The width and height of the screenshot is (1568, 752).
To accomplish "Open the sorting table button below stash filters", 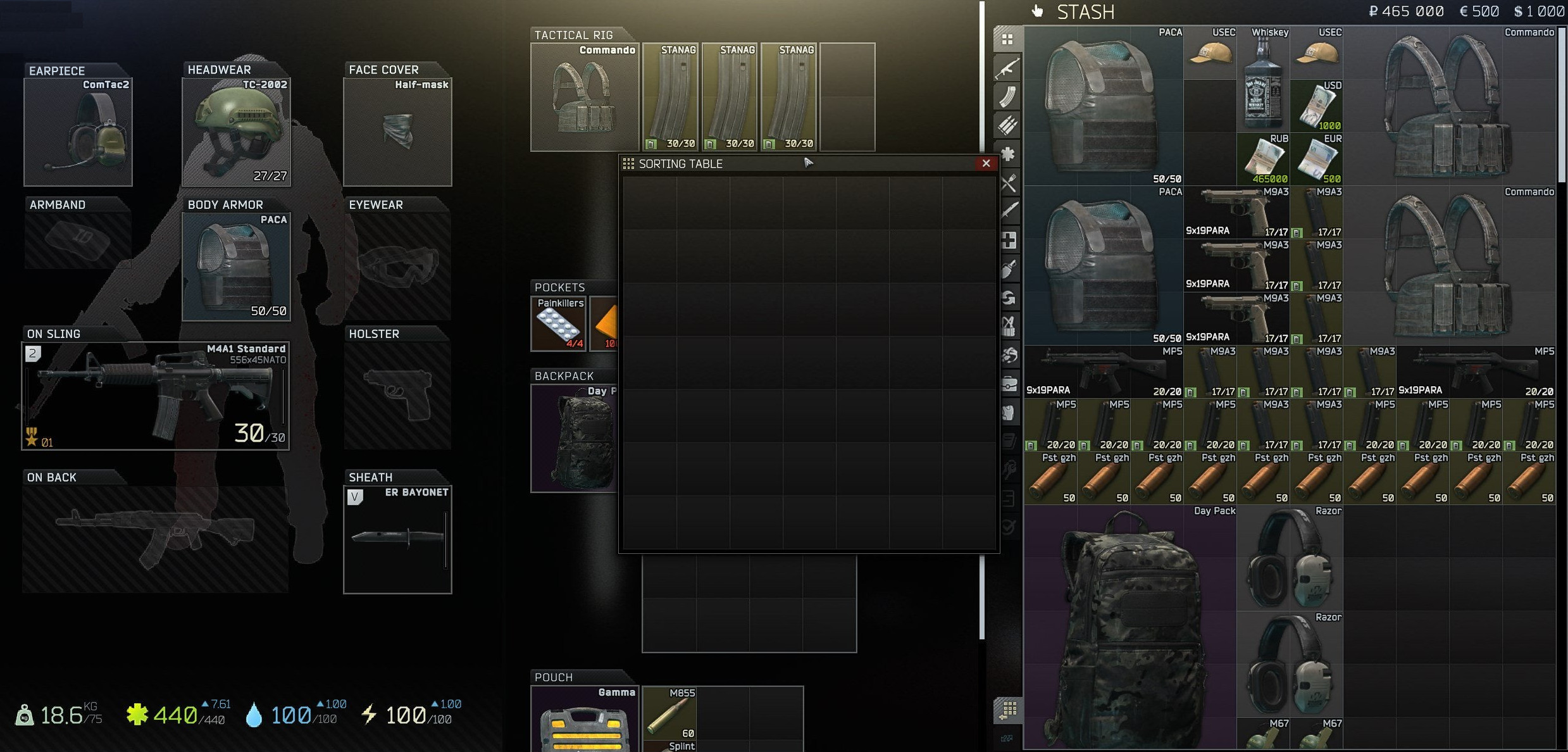I will [1009, 710].
